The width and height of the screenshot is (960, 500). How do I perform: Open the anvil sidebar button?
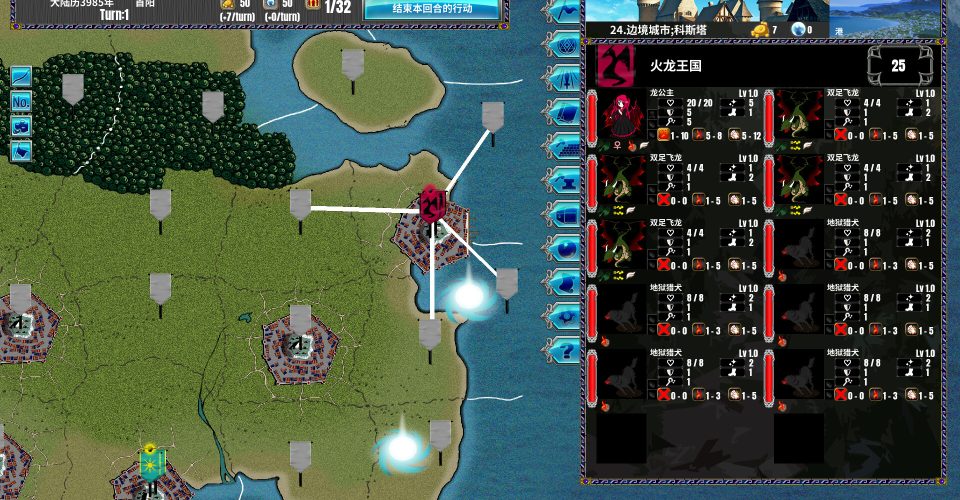[x=565, y=180]
